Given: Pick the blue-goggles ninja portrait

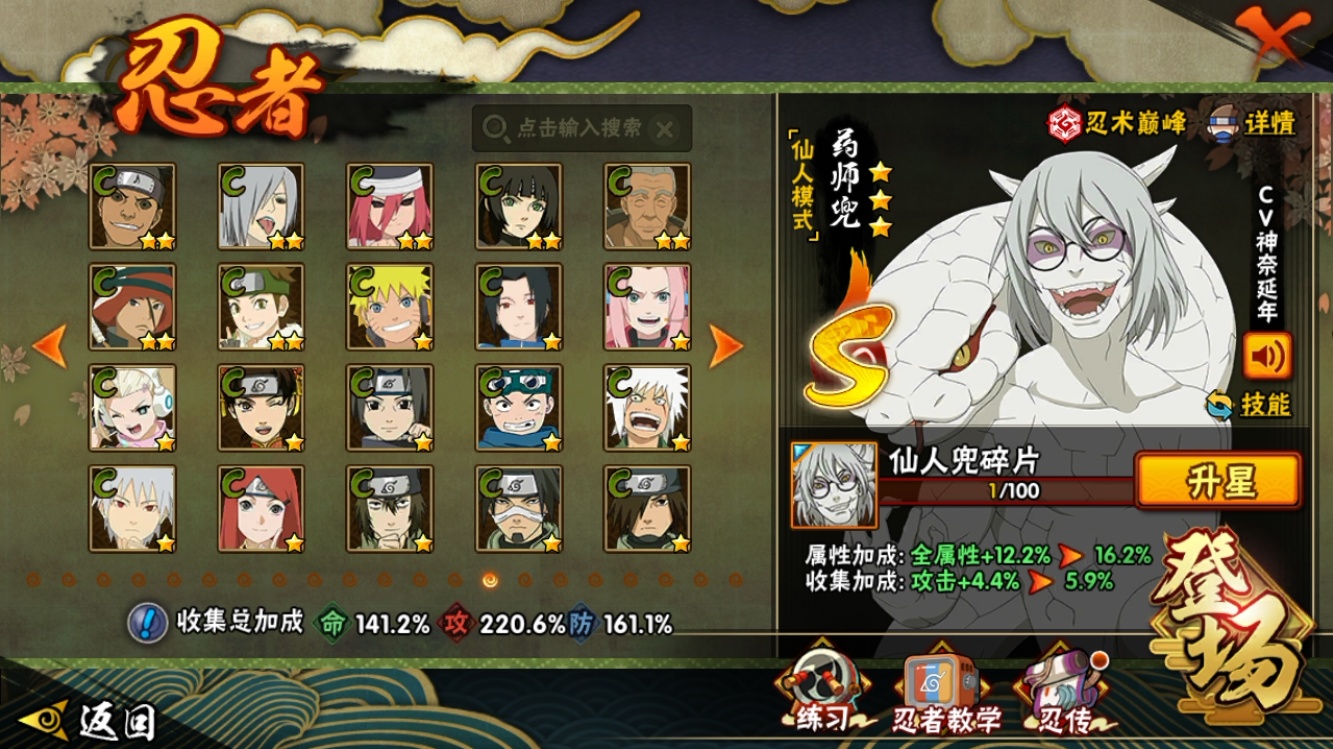Looking at the screenshot, I should (518, 408).
